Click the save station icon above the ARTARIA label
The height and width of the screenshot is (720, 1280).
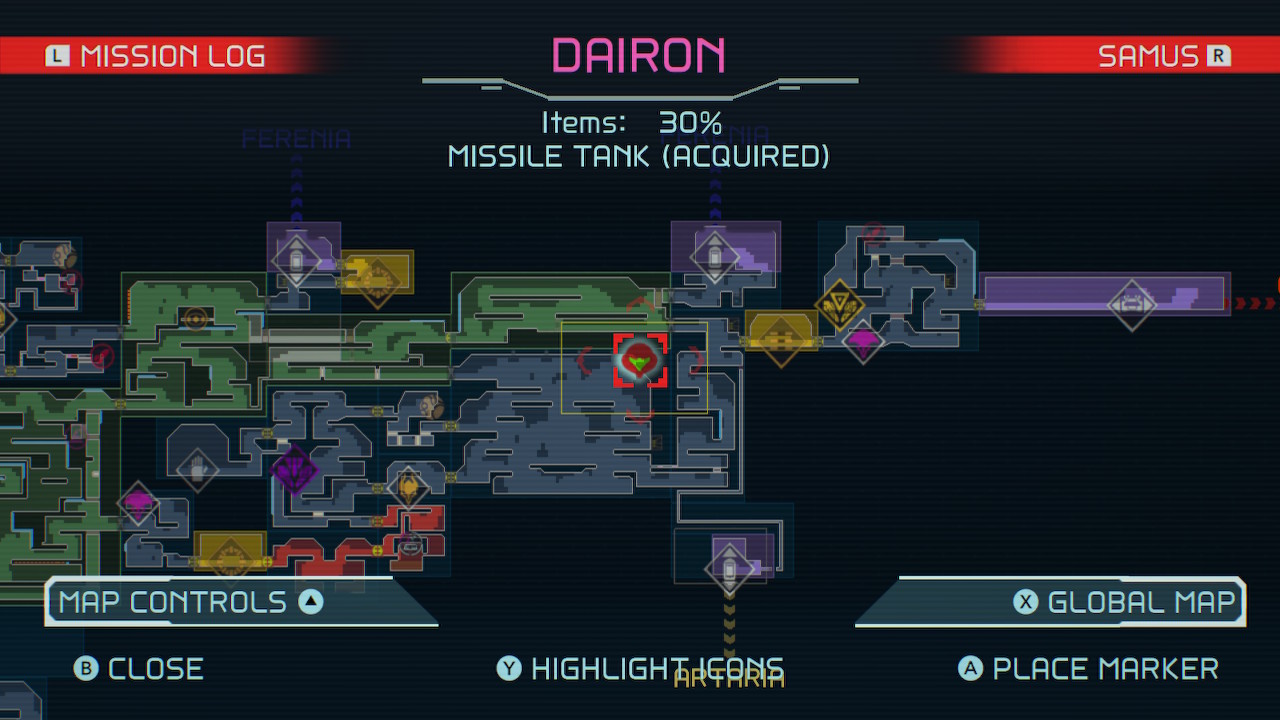[728, 567]
